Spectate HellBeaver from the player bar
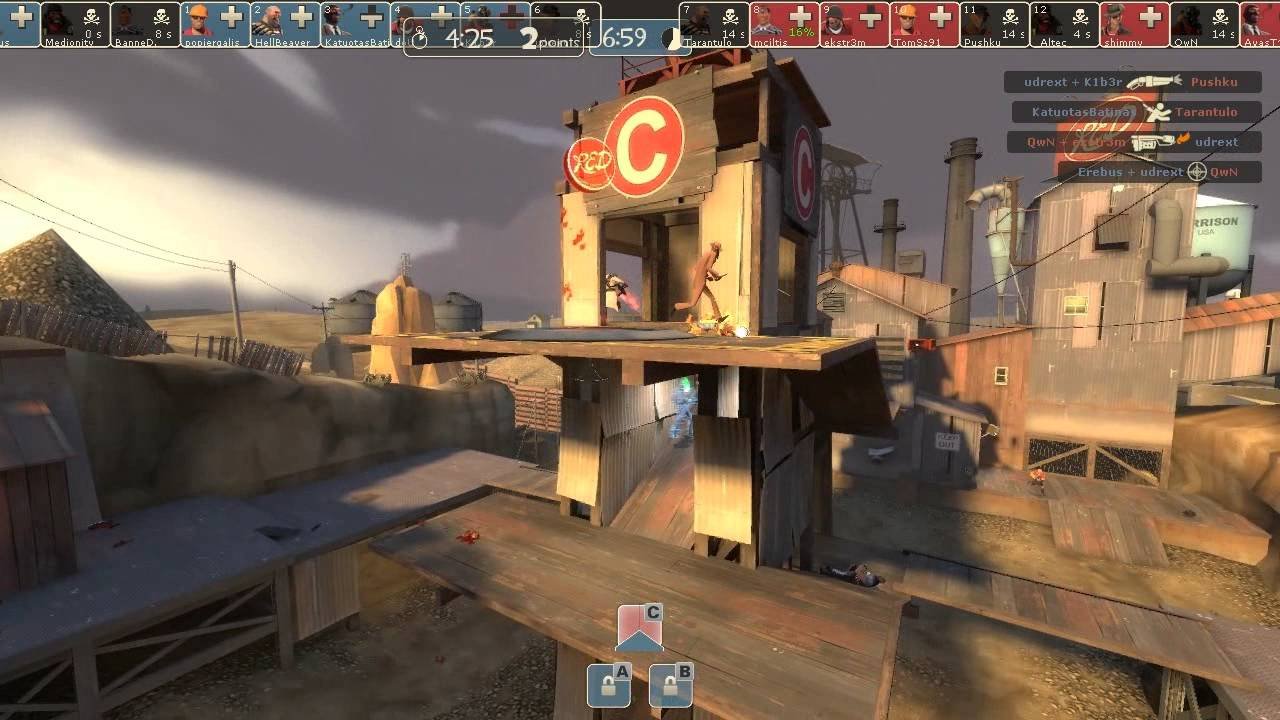1280x720 pixels. 285,24
